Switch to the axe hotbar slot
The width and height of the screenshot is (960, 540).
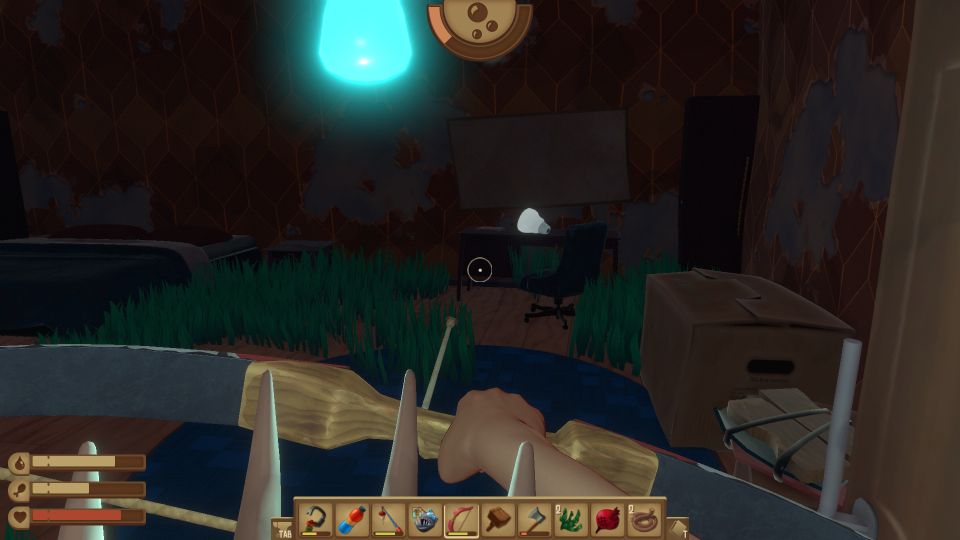[x=535, y=519]
